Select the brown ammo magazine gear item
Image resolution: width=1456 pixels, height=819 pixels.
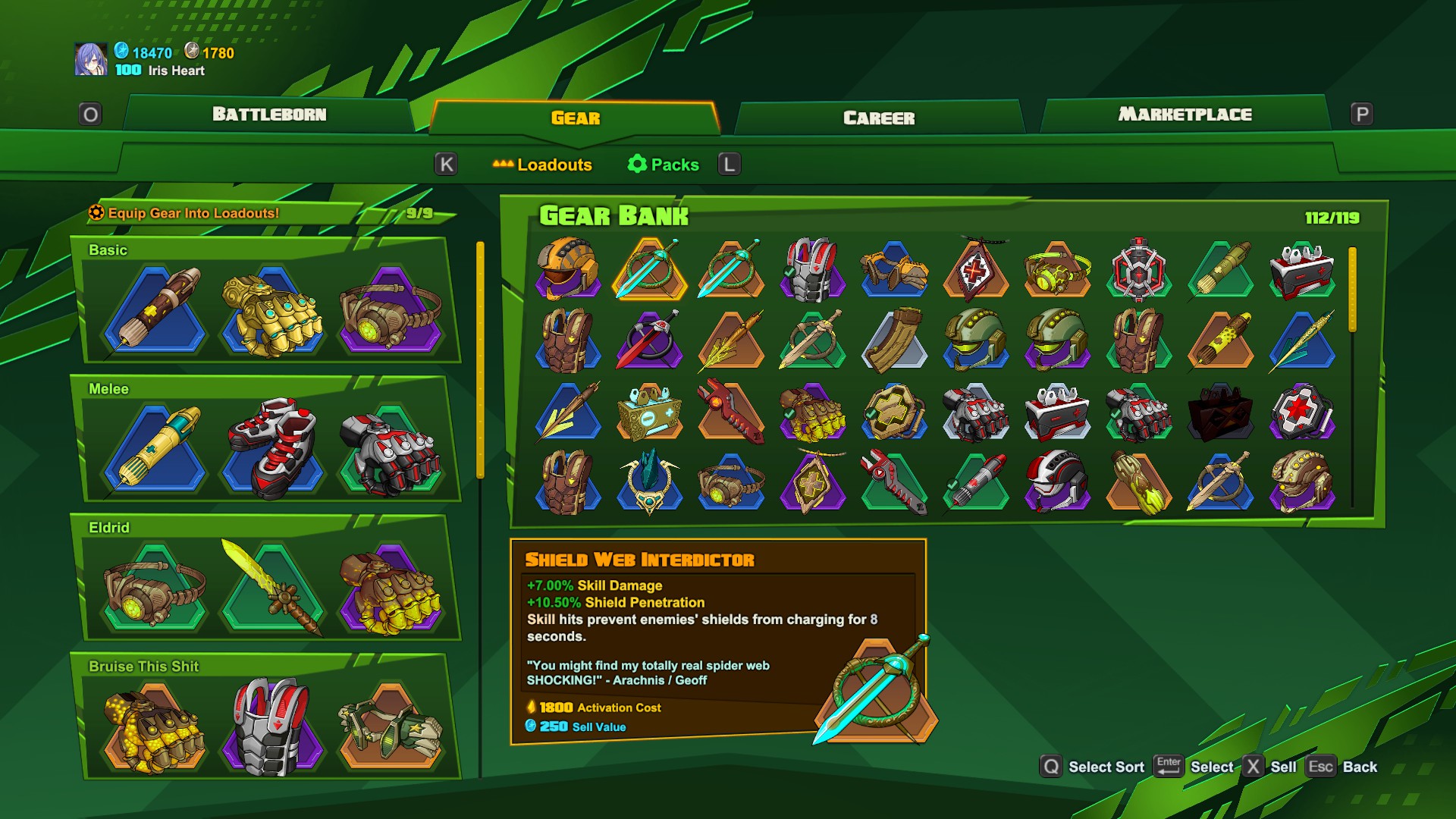pyautogui.click(x=894, y=340)
